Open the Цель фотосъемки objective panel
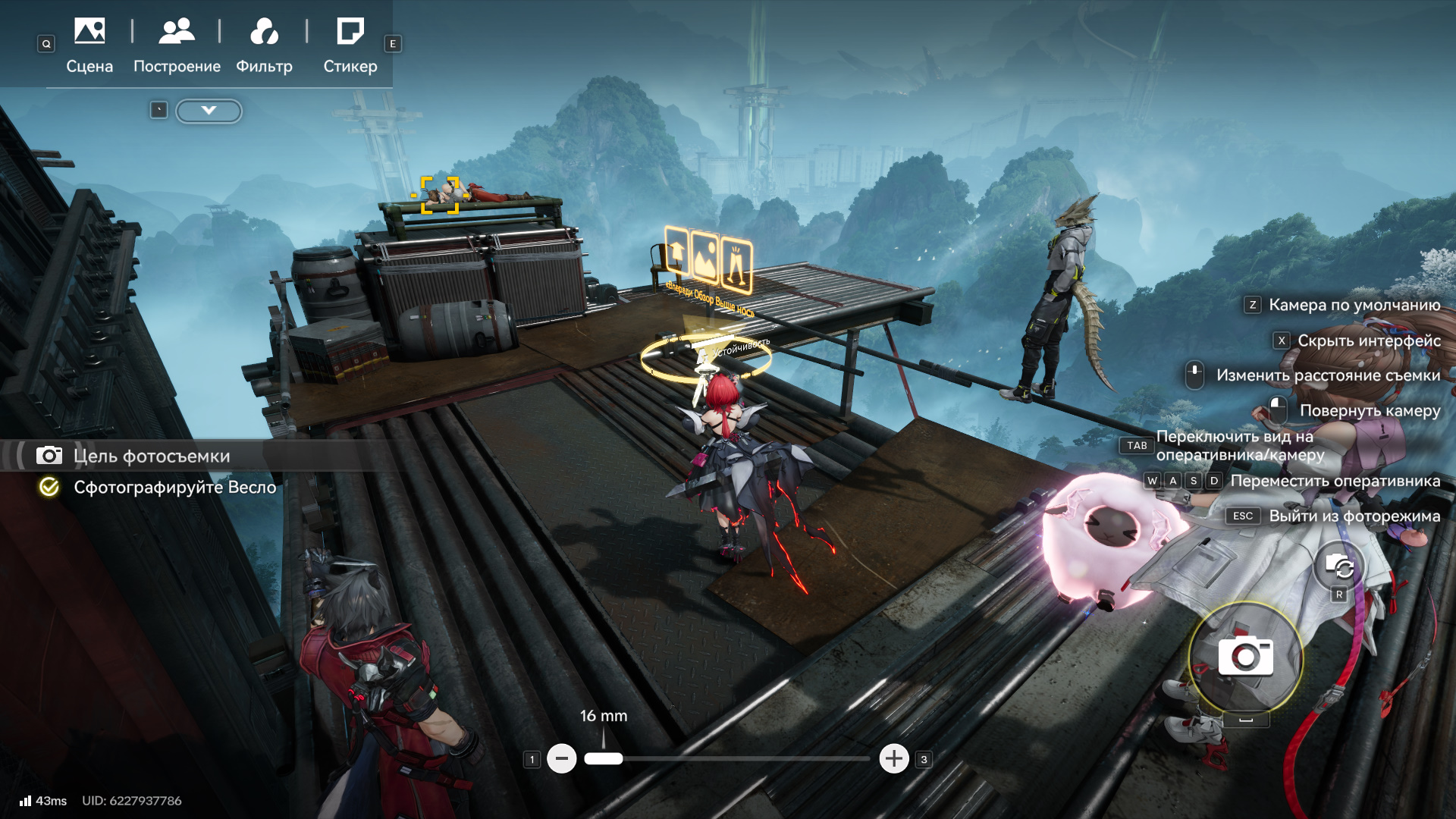 tap(151, 456)
